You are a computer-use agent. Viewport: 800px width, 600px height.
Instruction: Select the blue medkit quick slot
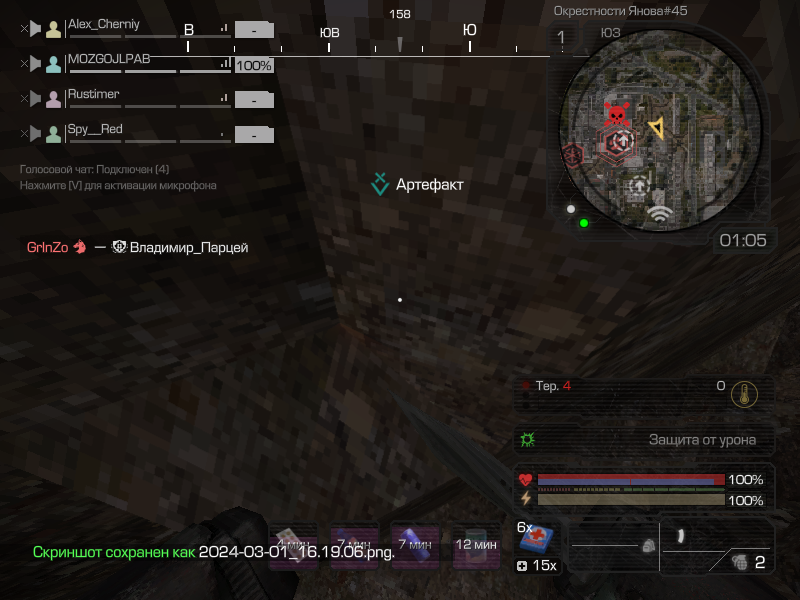537,539
